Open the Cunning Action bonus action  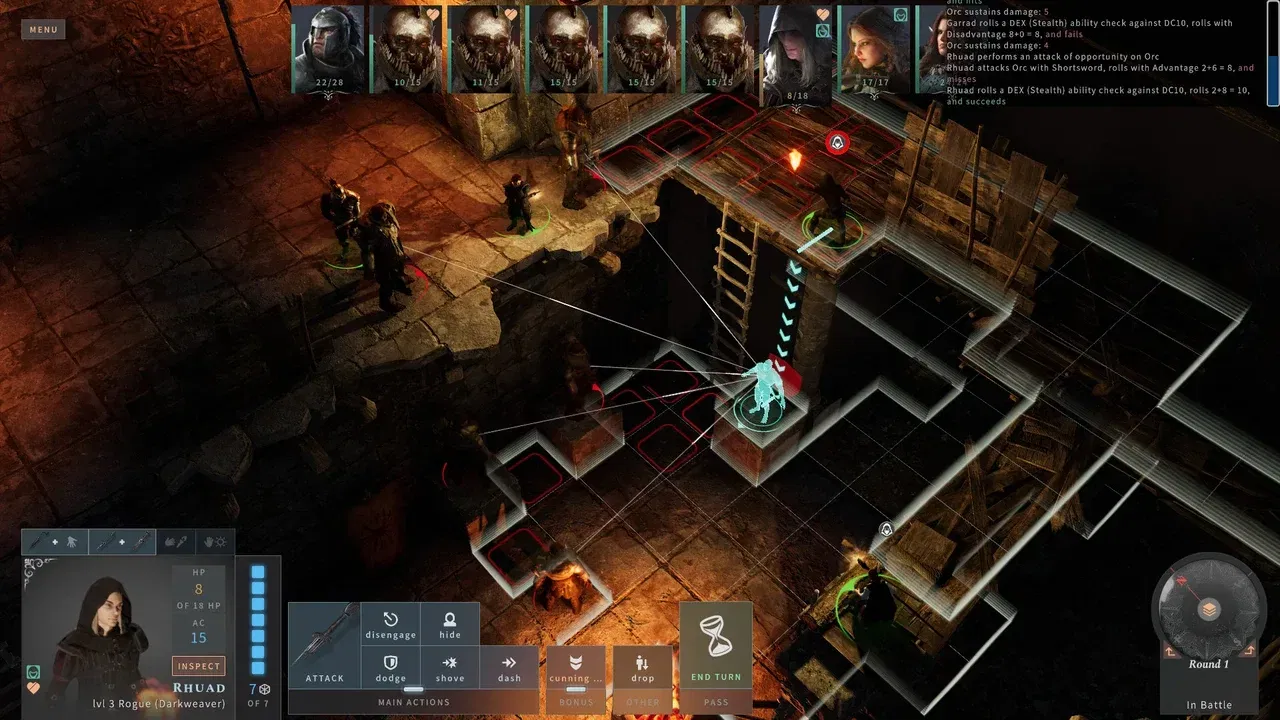click(575, 667)
